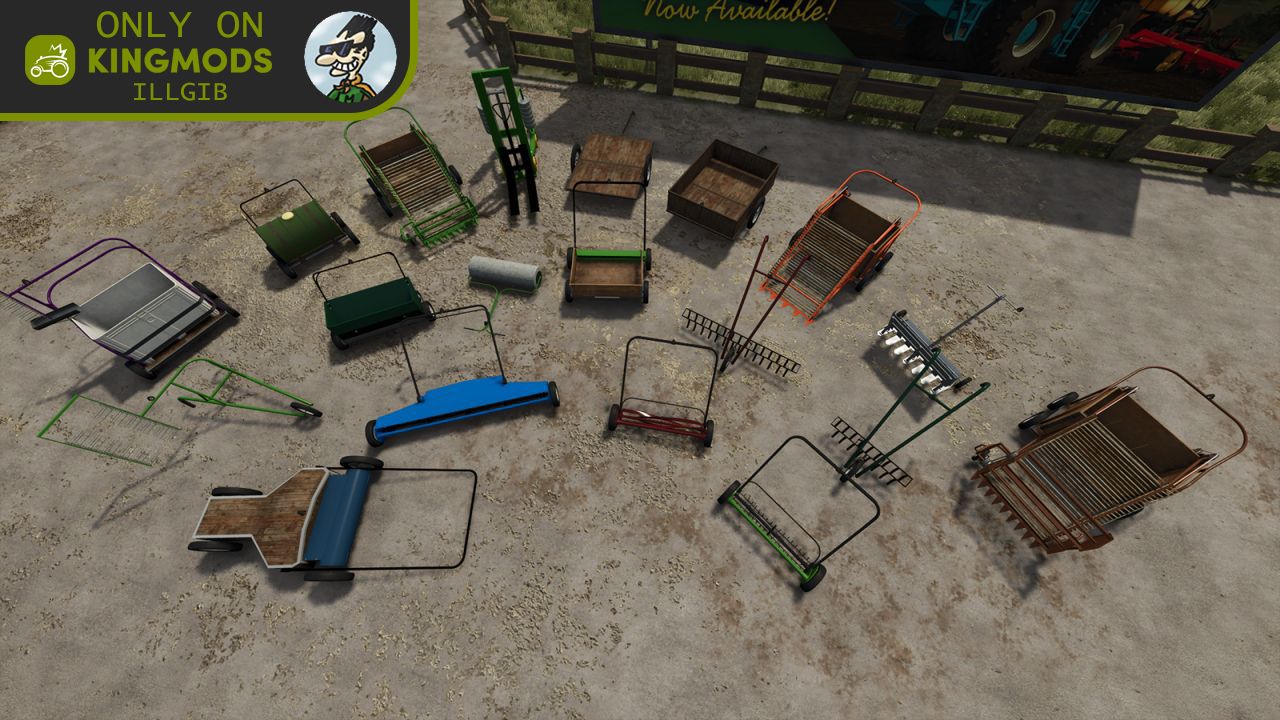Open the ILLGIB author avatar
Screen dimensions: 1280x720
(350, 56)
